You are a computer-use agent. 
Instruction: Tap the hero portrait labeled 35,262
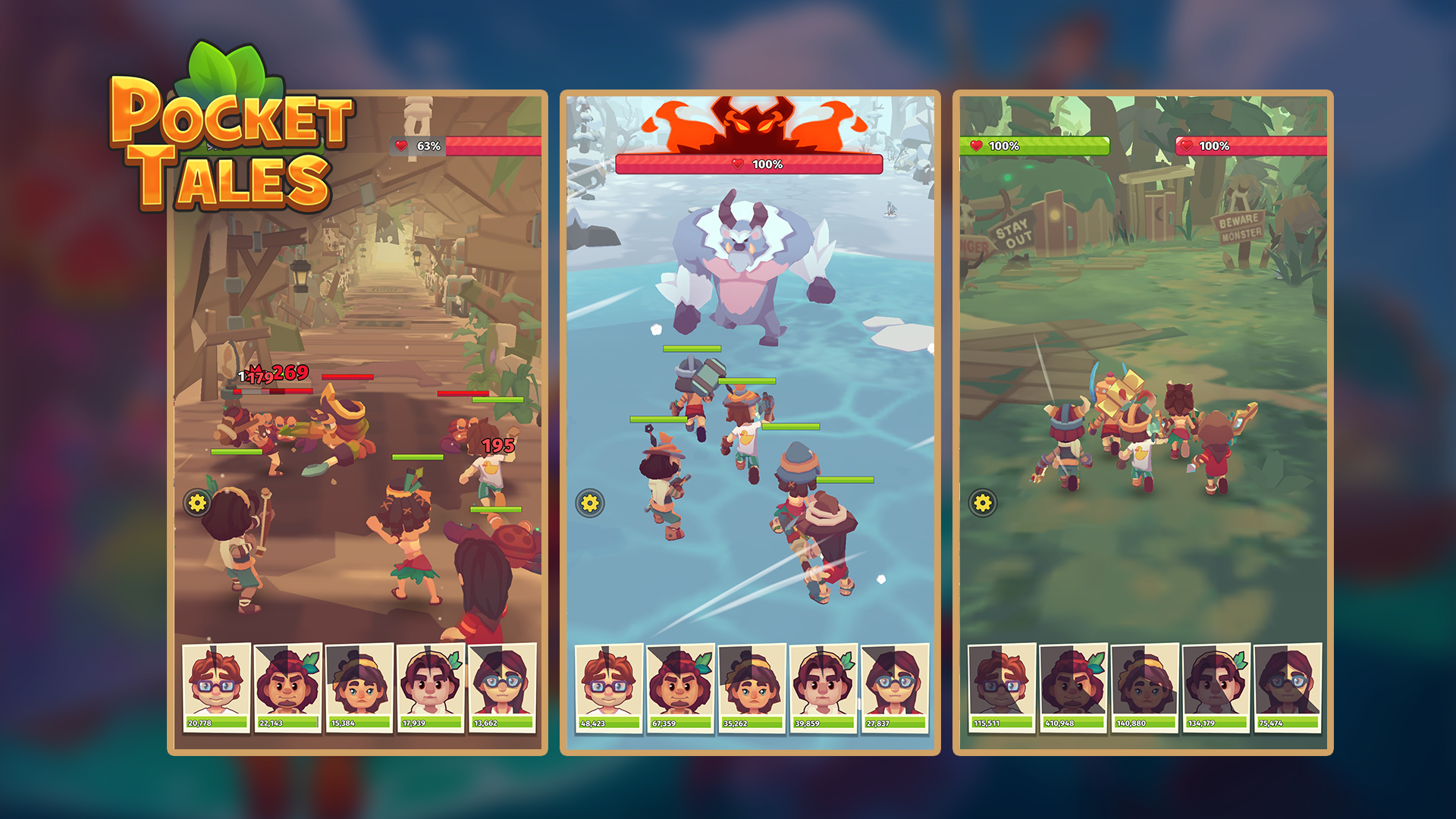coord(752,686)
